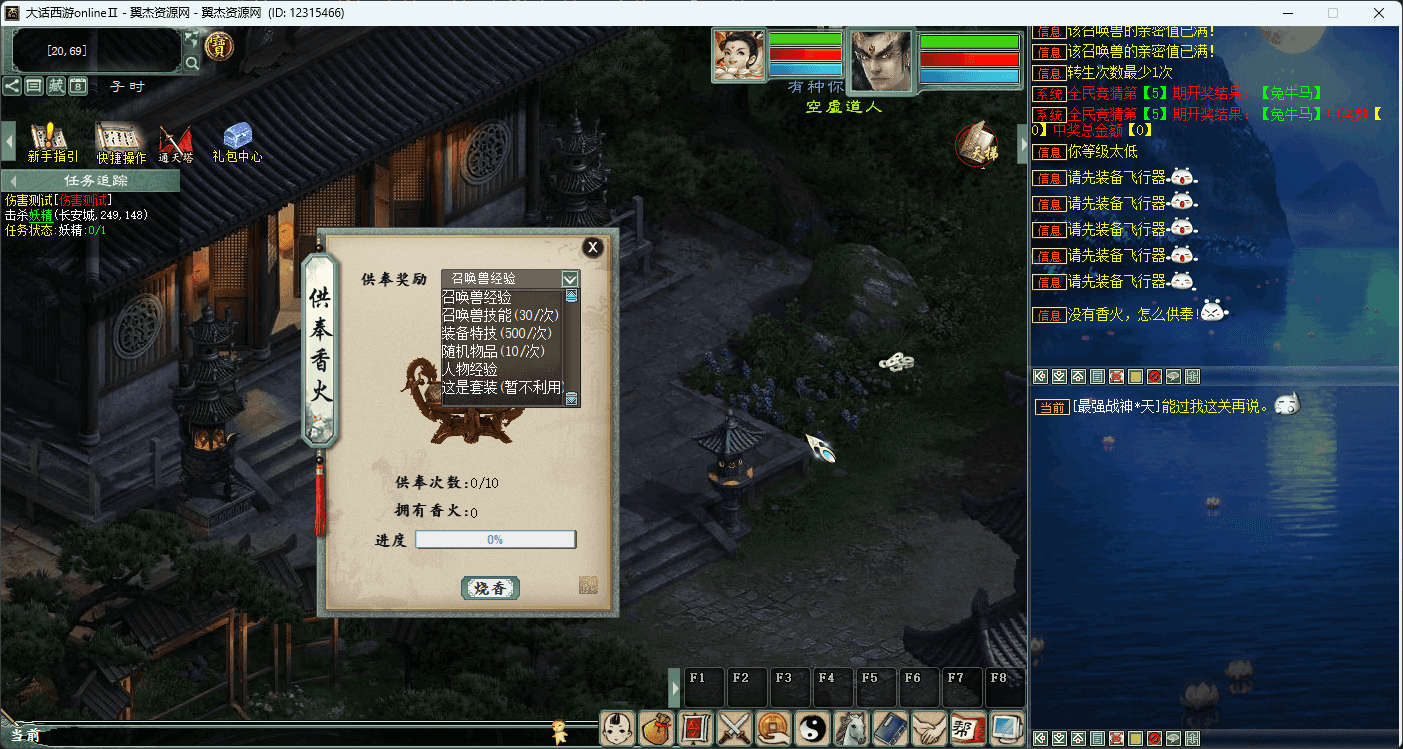Open 快捷操作 quick operations scroll
Viewport: 1403px width, 749px height.
pyautogui.click(x=120, y=143)
